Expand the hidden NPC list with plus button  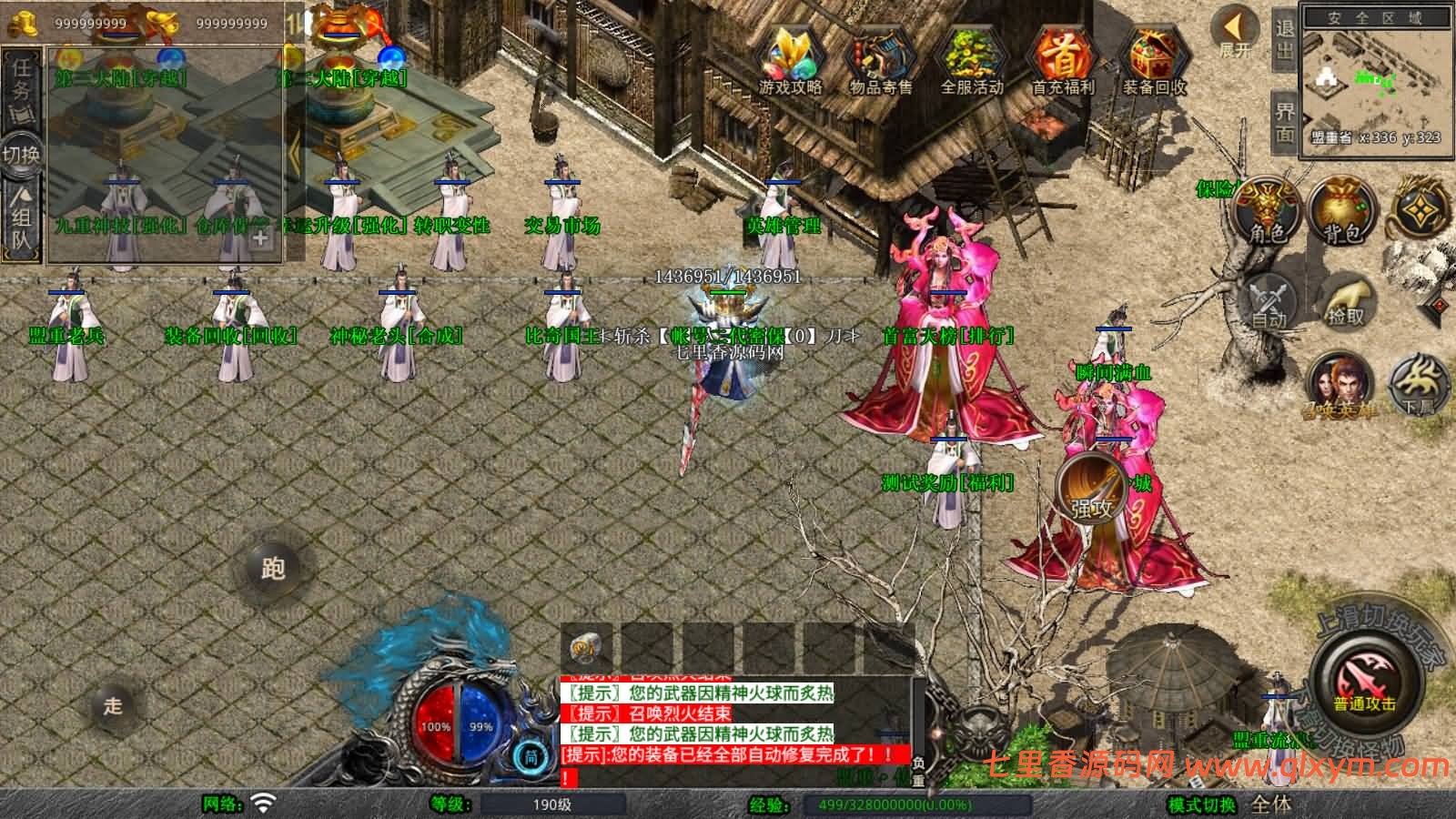(259, 238)
